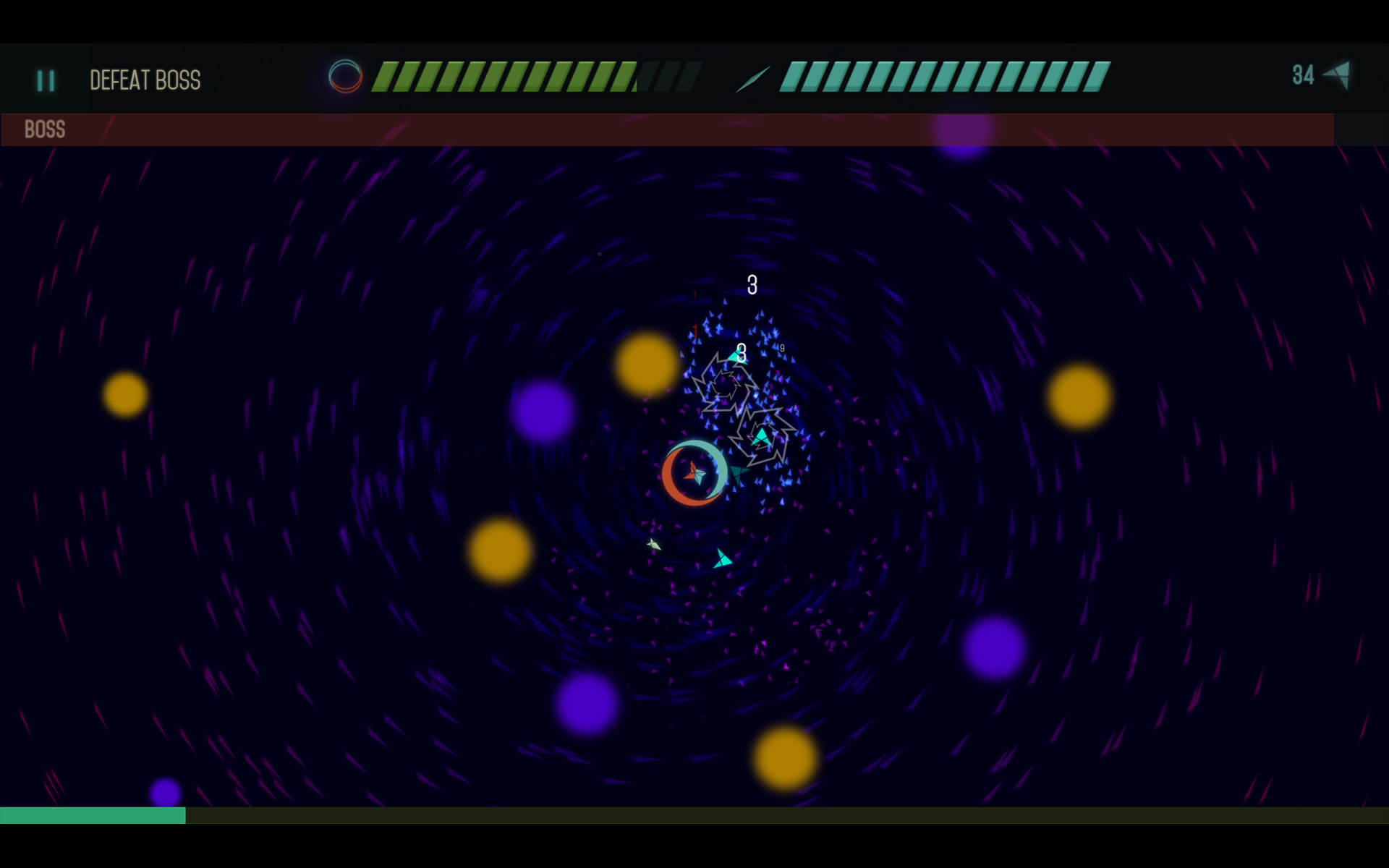Click the pause button

[x=45, y=80]
